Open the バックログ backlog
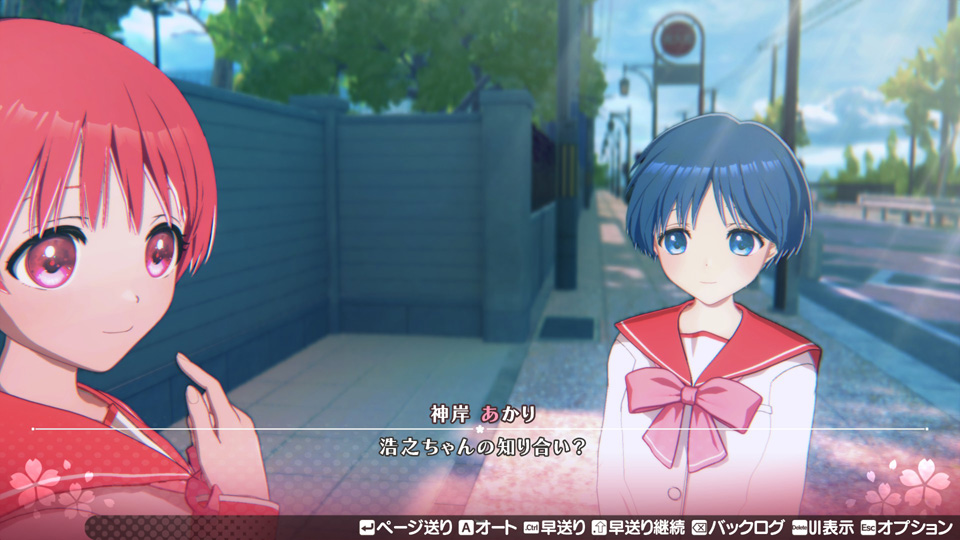This screenshot has height=540, width=960. coord(738,527)
